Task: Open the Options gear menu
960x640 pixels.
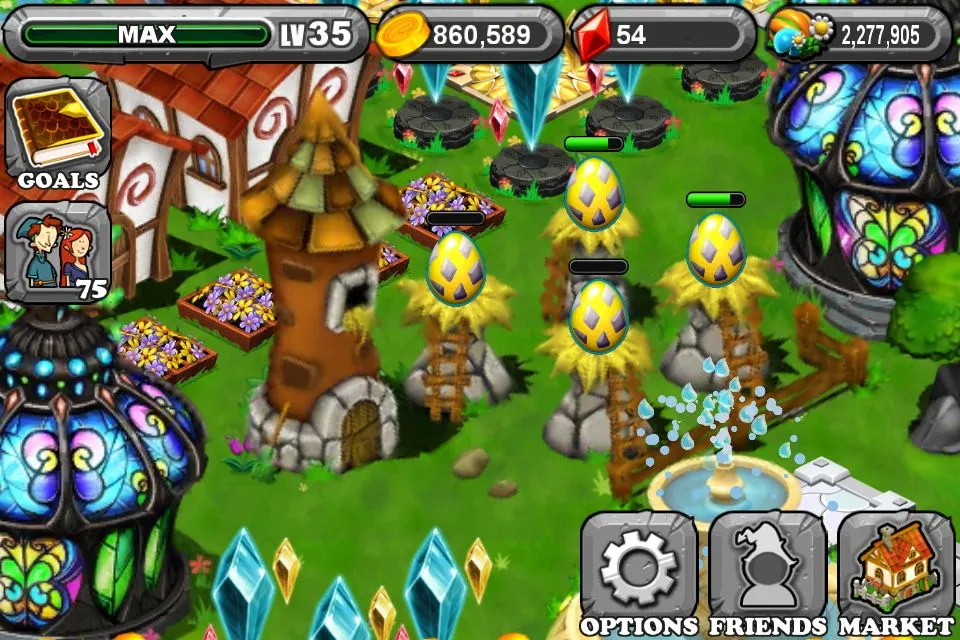Action: 639,573
